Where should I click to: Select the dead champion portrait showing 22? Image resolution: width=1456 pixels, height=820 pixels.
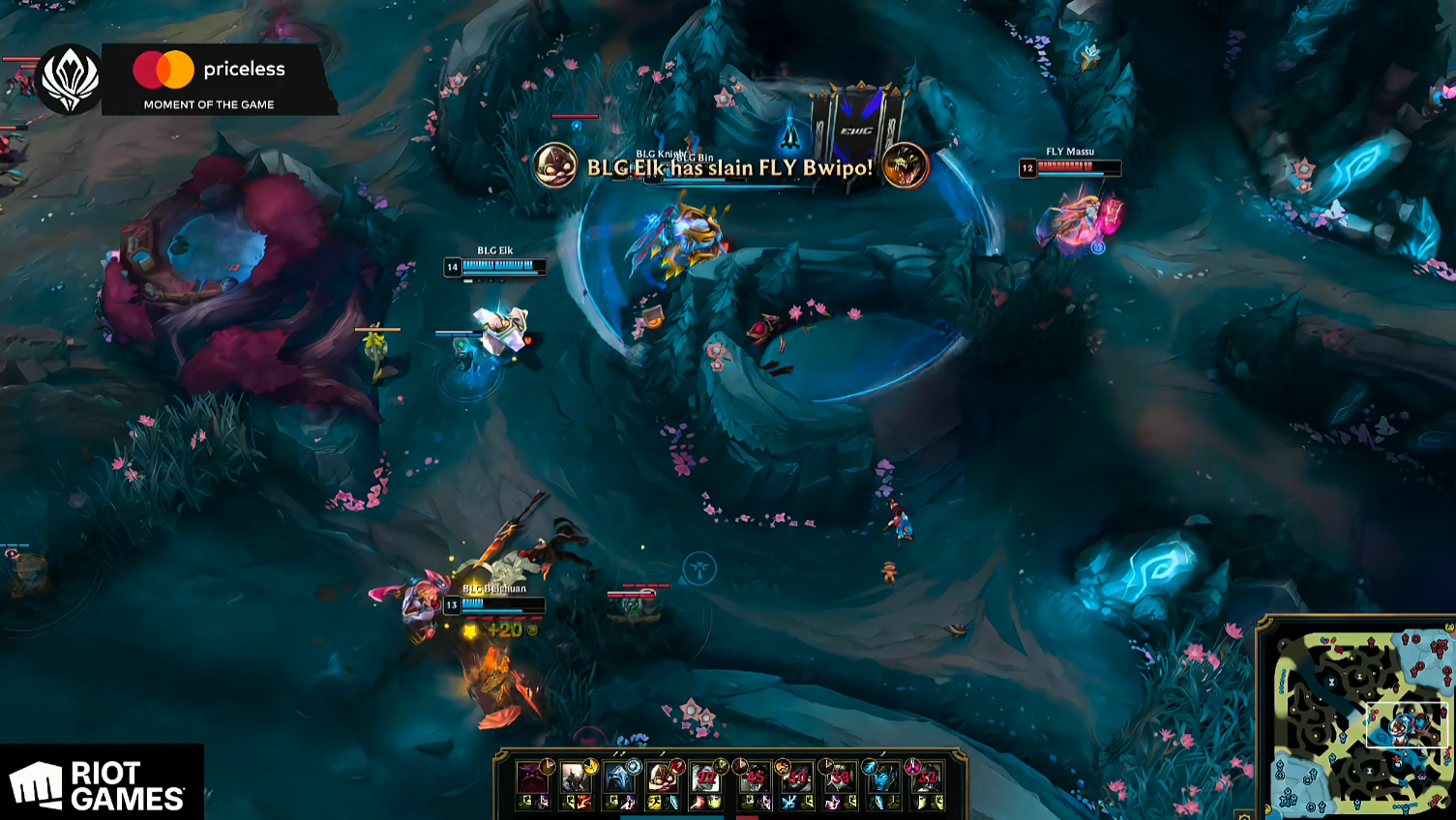click(x=707, y=777)
